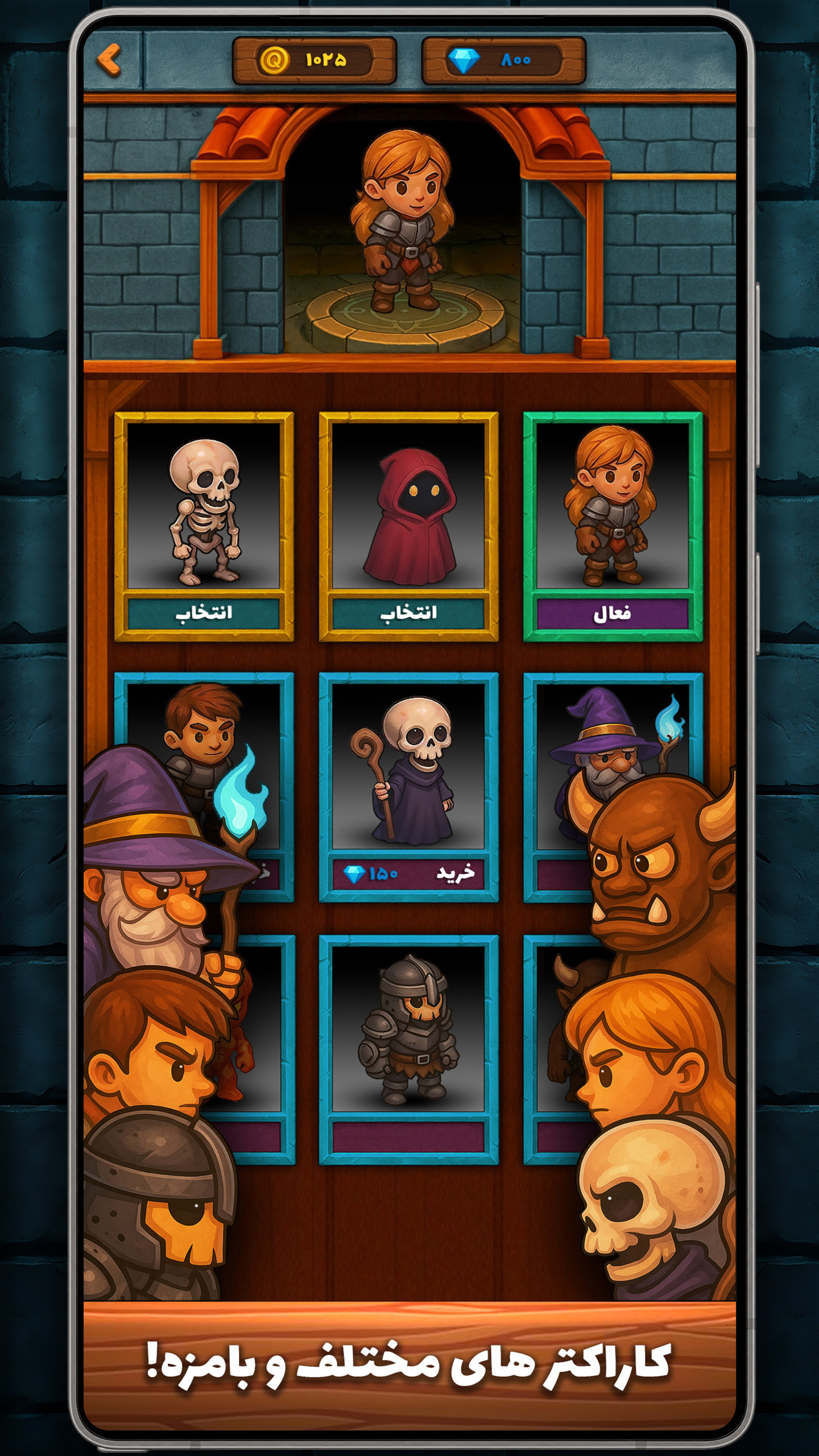This screenshot has width=819, height=1456.
Task: Select the armored helmet knight card
Action: (408, 1029)
